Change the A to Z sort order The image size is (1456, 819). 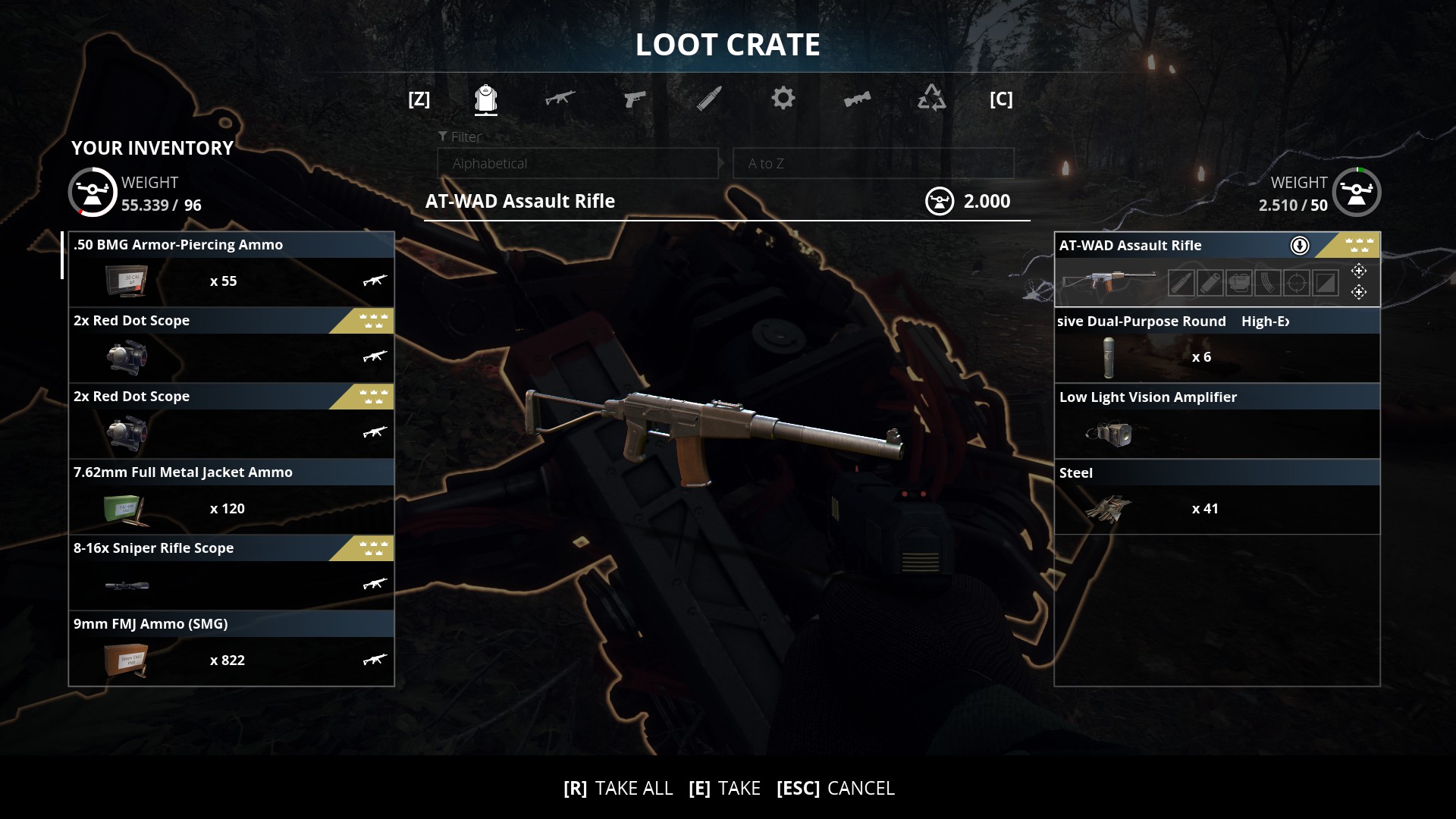click(873, 164)
